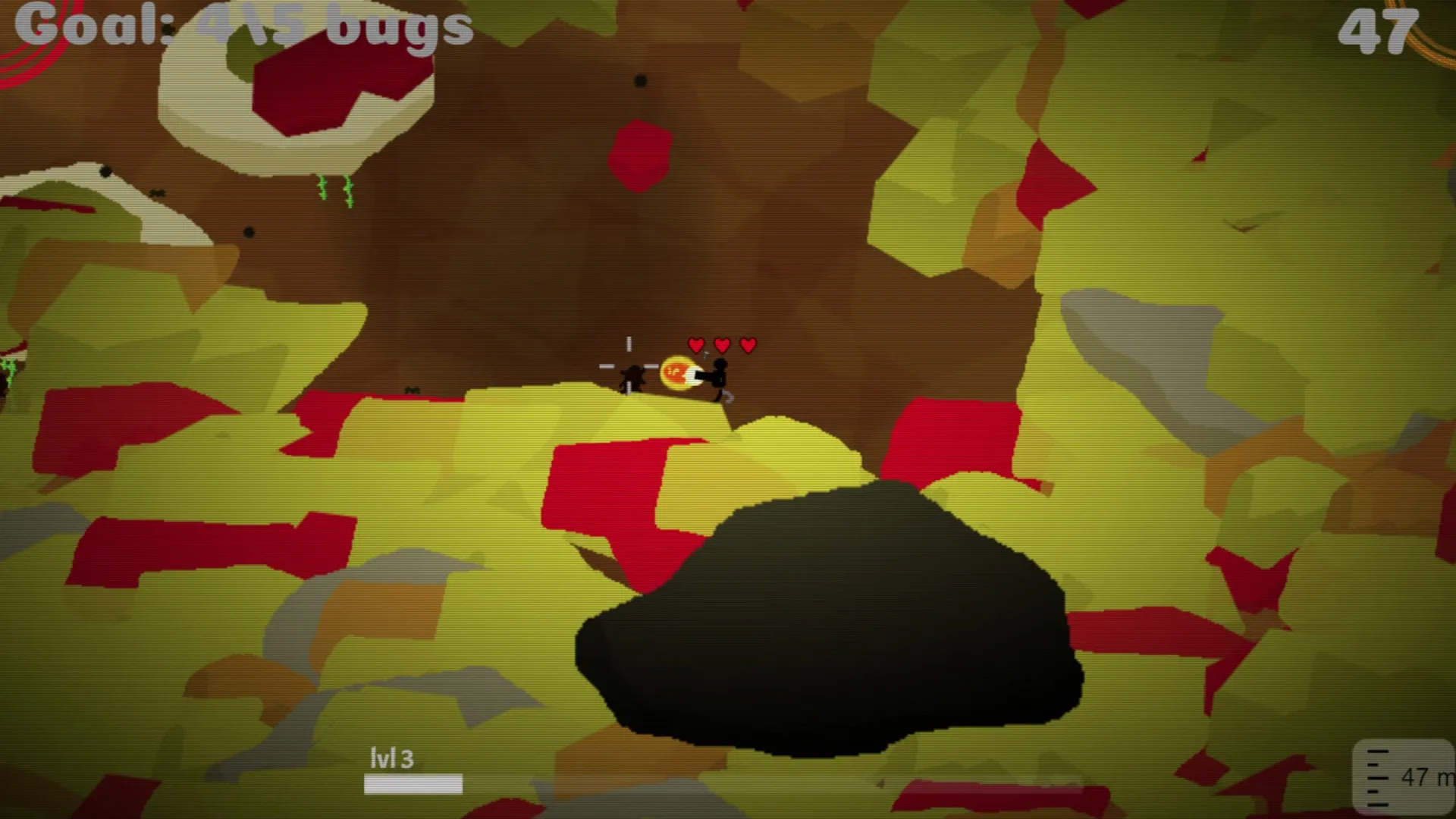The image size is (1456, 819).
Task: Click the '47 m' depth readout
Action: tap(1423, 777)
